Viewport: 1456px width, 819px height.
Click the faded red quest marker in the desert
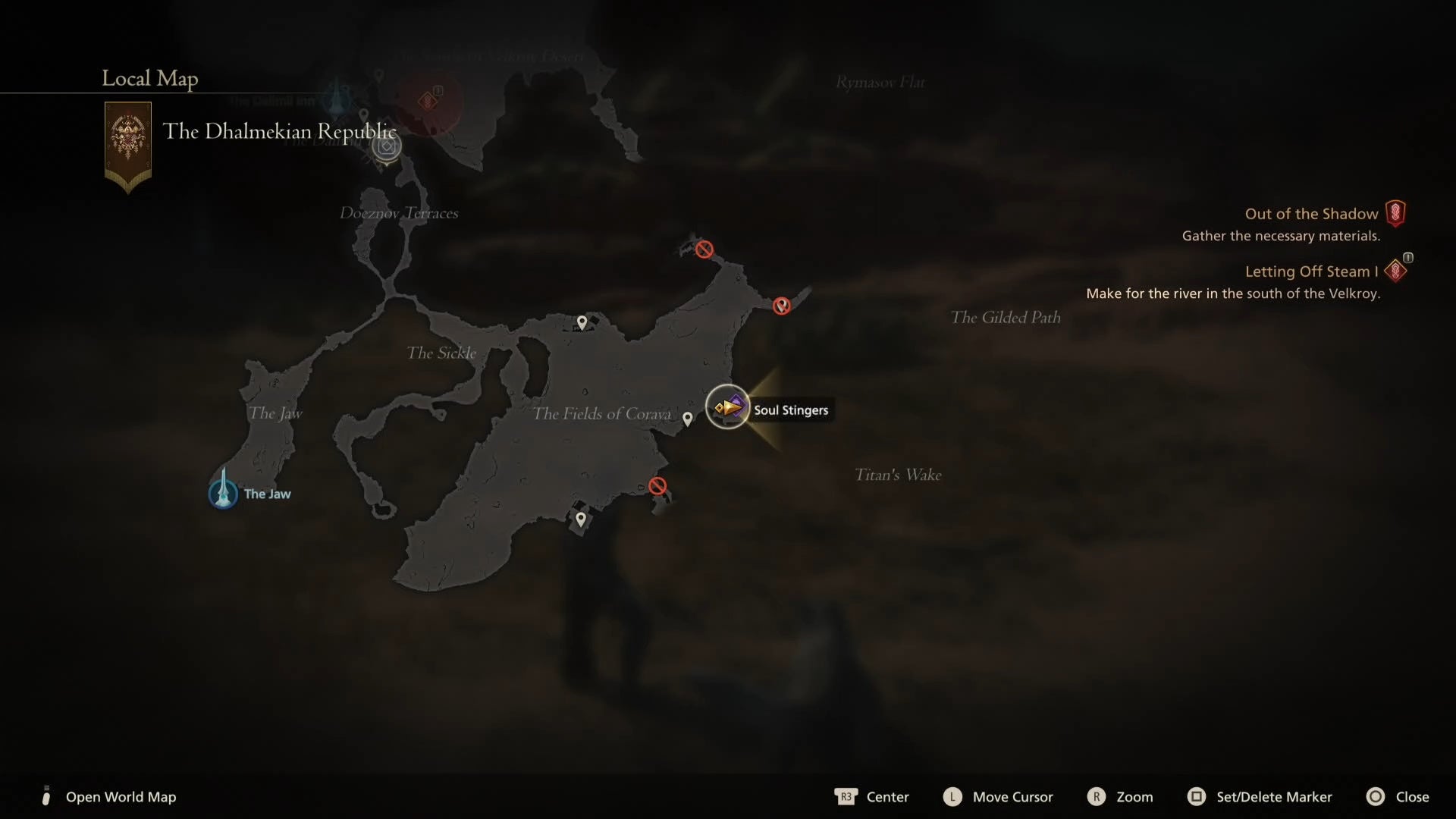point(428,101)
